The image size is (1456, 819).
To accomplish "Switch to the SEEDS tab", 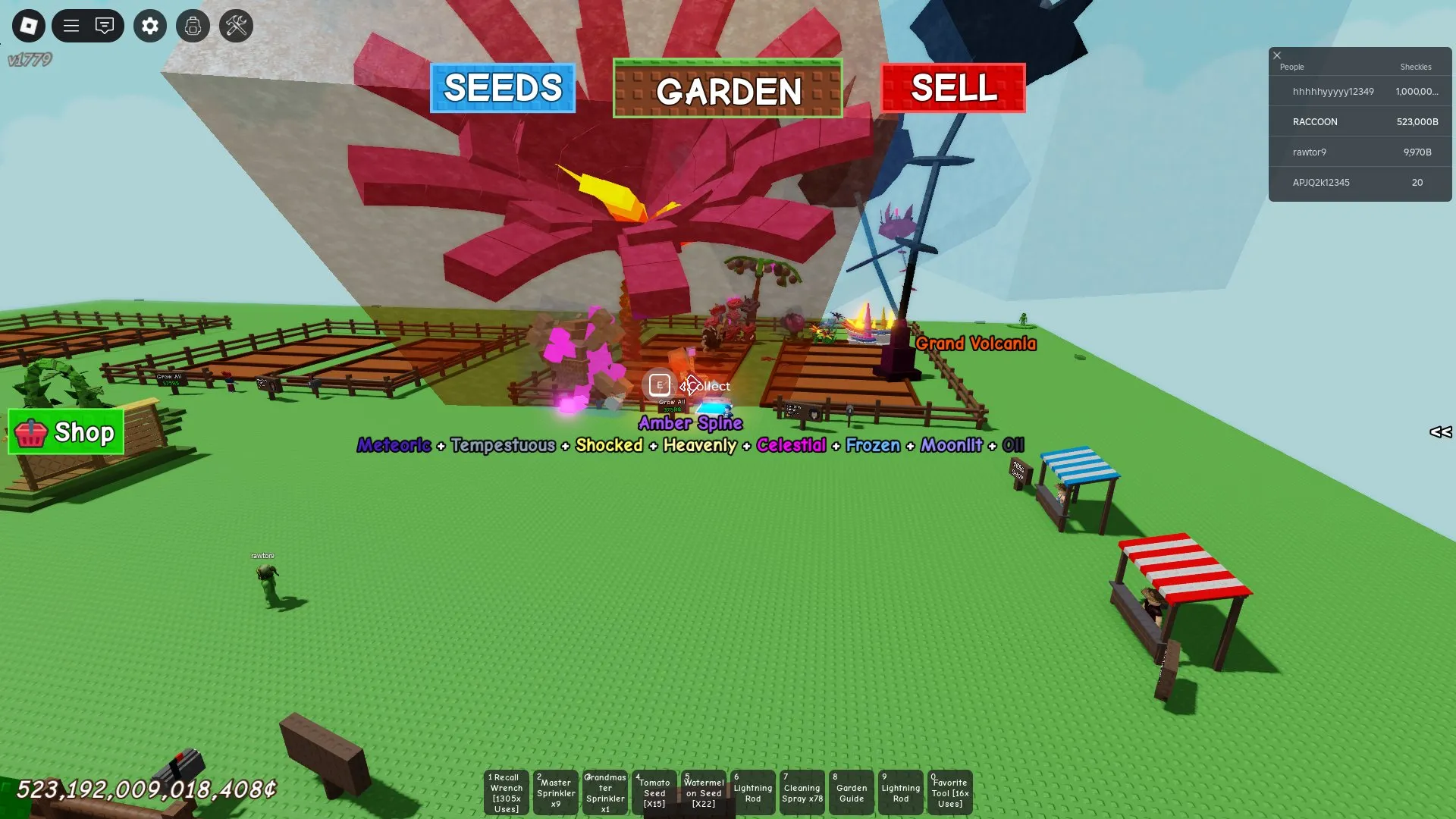I will point(502,89).
